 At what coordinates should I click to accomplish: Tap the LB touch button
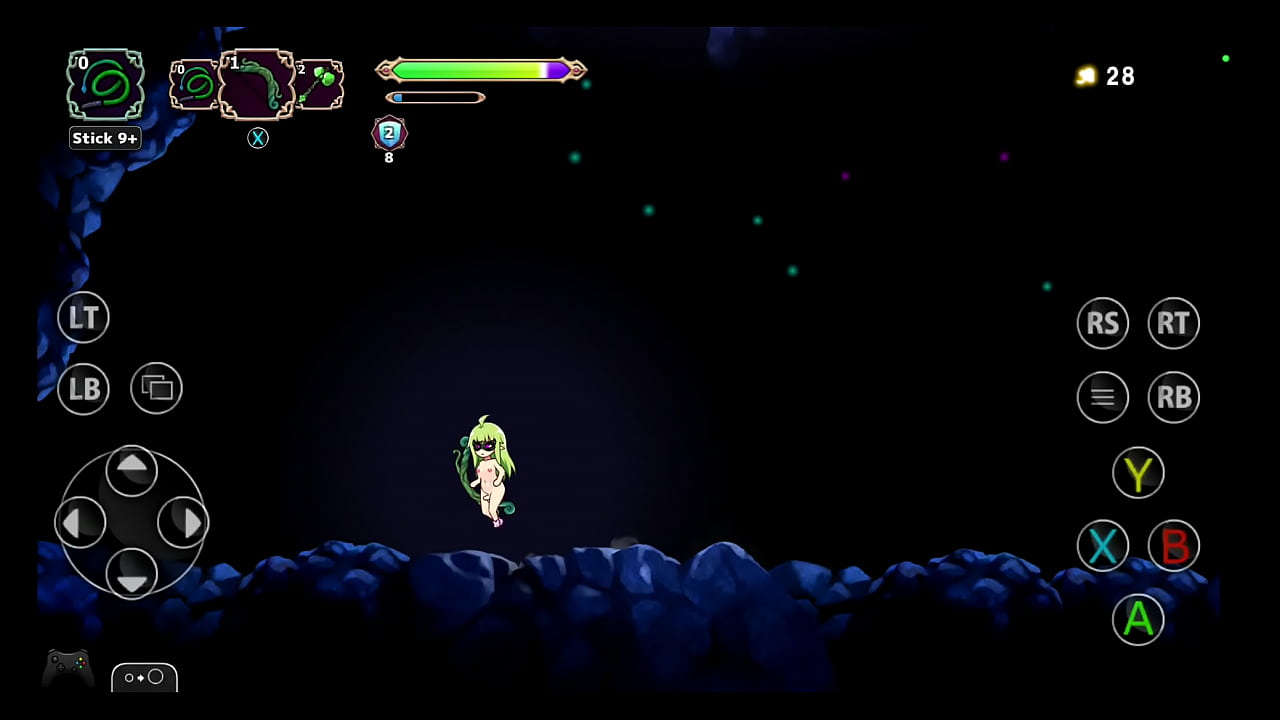(x=83, y=389)
